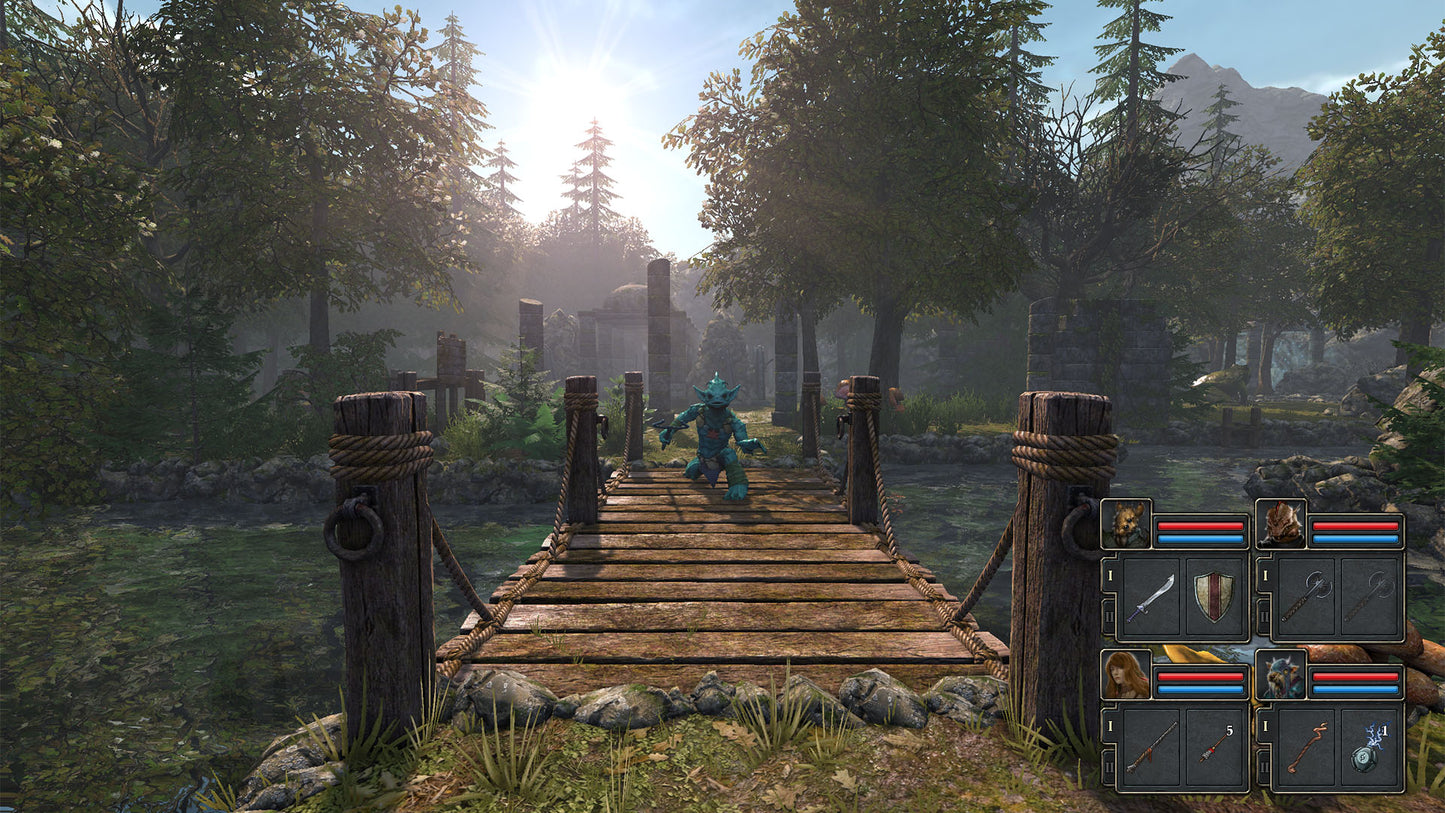Open the lizardman's character sheet via portrait
The height and width of the screenshot is (813, 1445).
tap(1282, 522)
